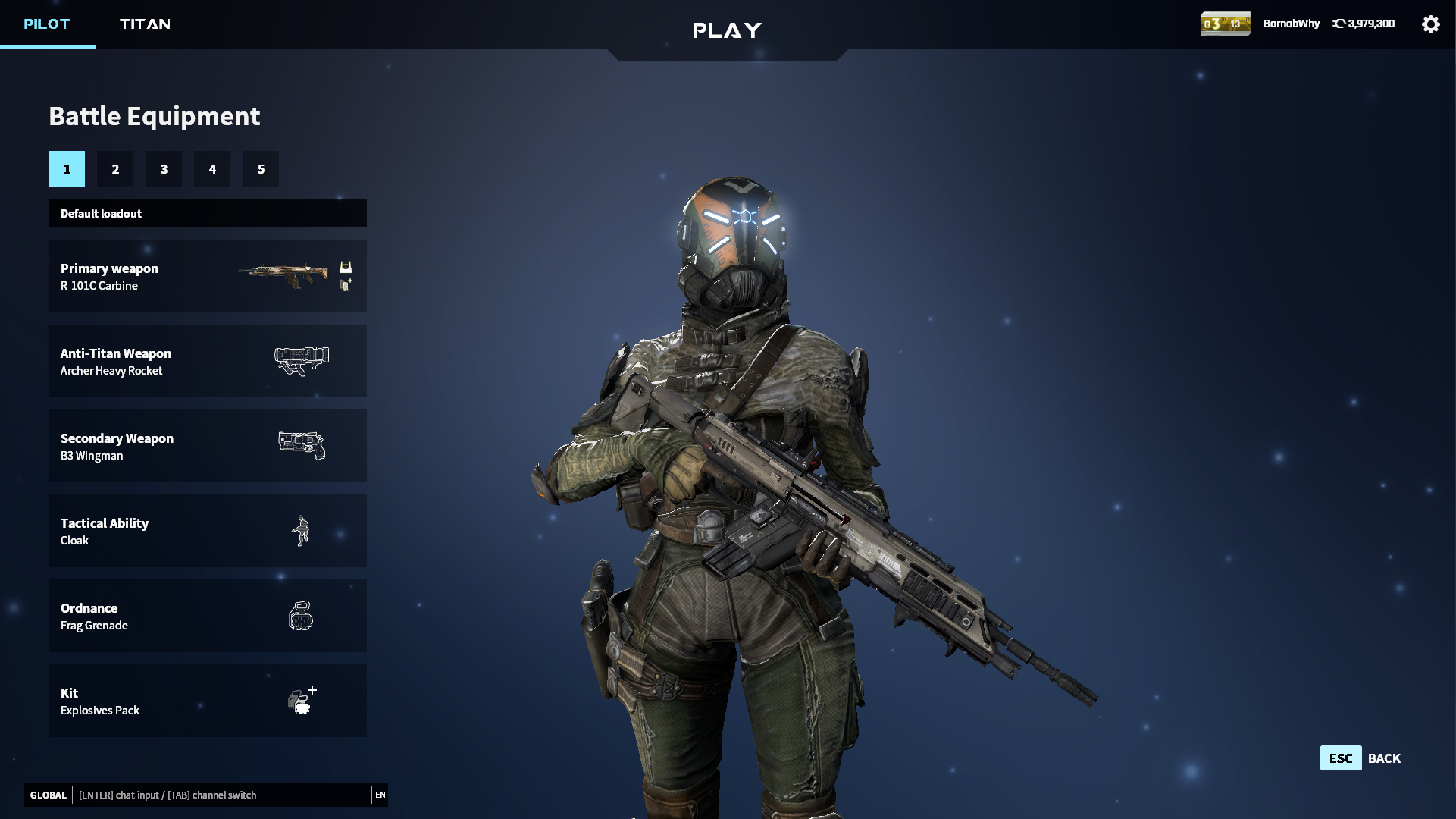
Task: Open the BarnabWhy player profile
Action: click(x=1291, y=24)
